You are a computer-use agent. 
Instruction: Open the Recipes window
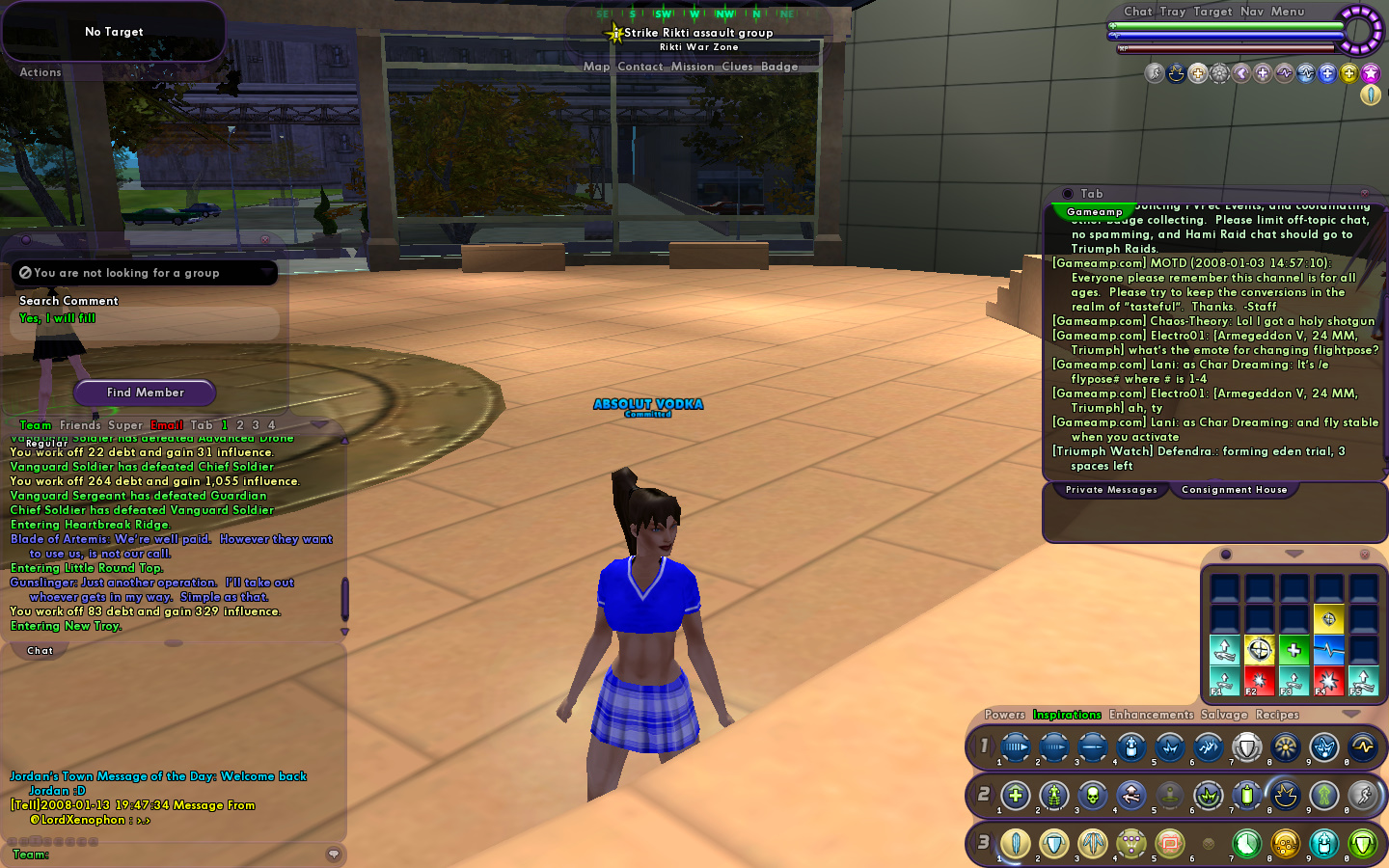click(x=1277, y=715)
